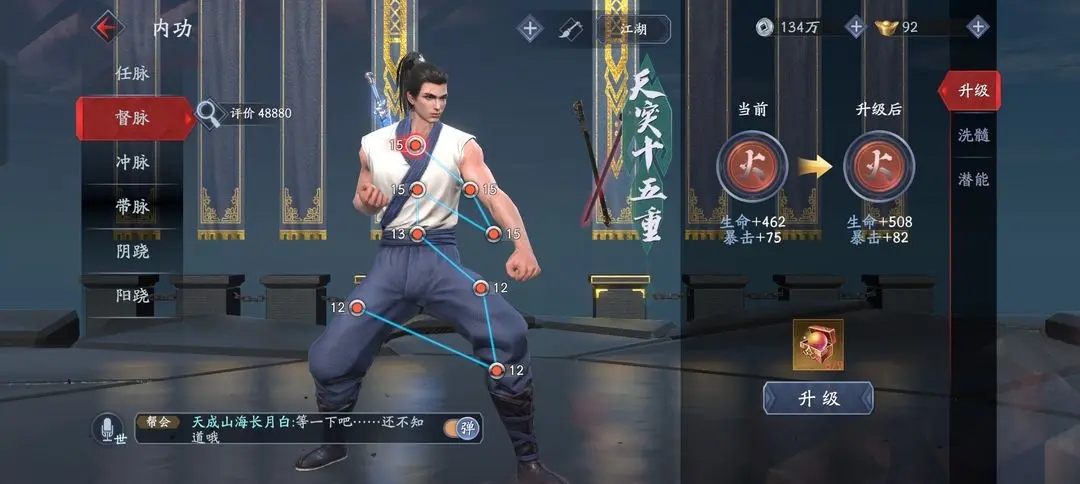Select the 督脉 meridian tab
Screen dimensions: 1080x484
point(132,118)
